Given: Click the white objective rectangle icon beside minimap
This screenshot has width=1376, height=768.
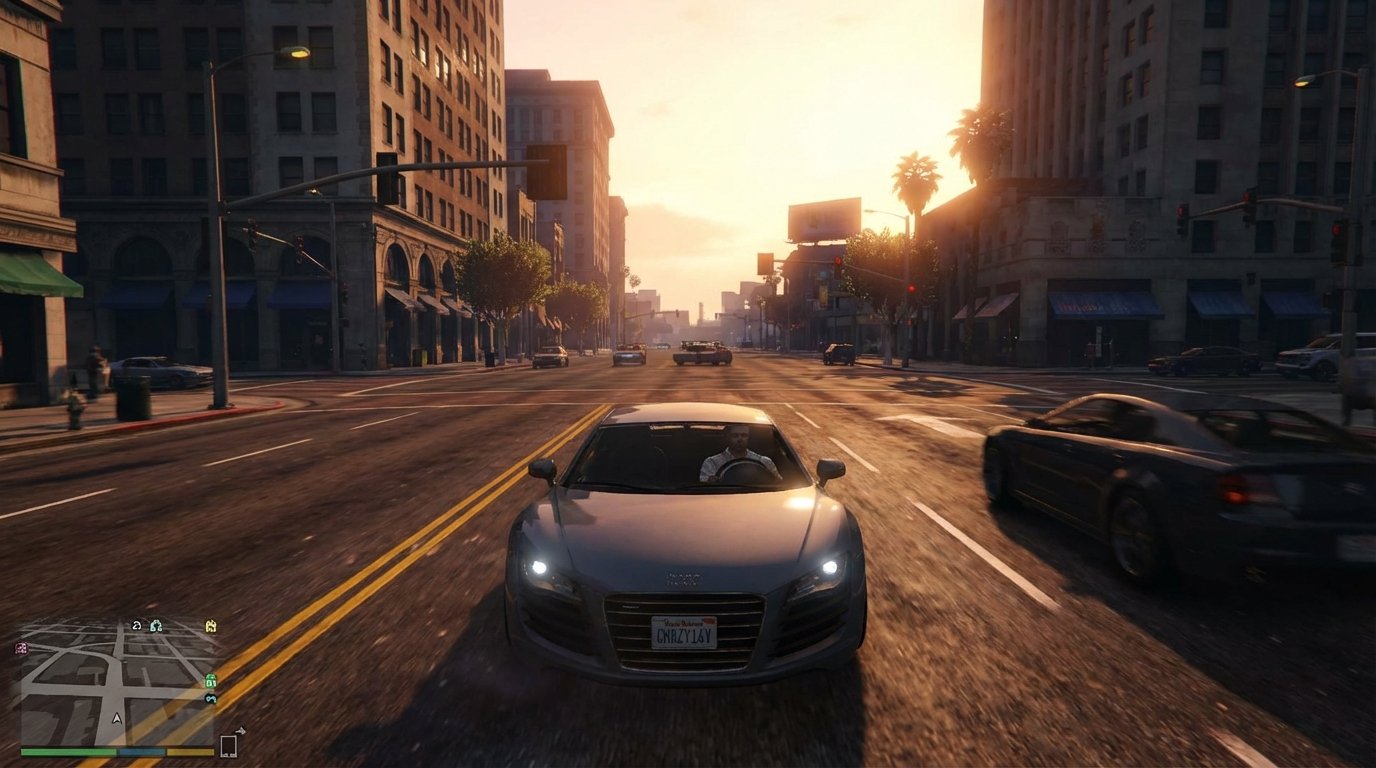Looking at the screenshot, I should (229, 744).
